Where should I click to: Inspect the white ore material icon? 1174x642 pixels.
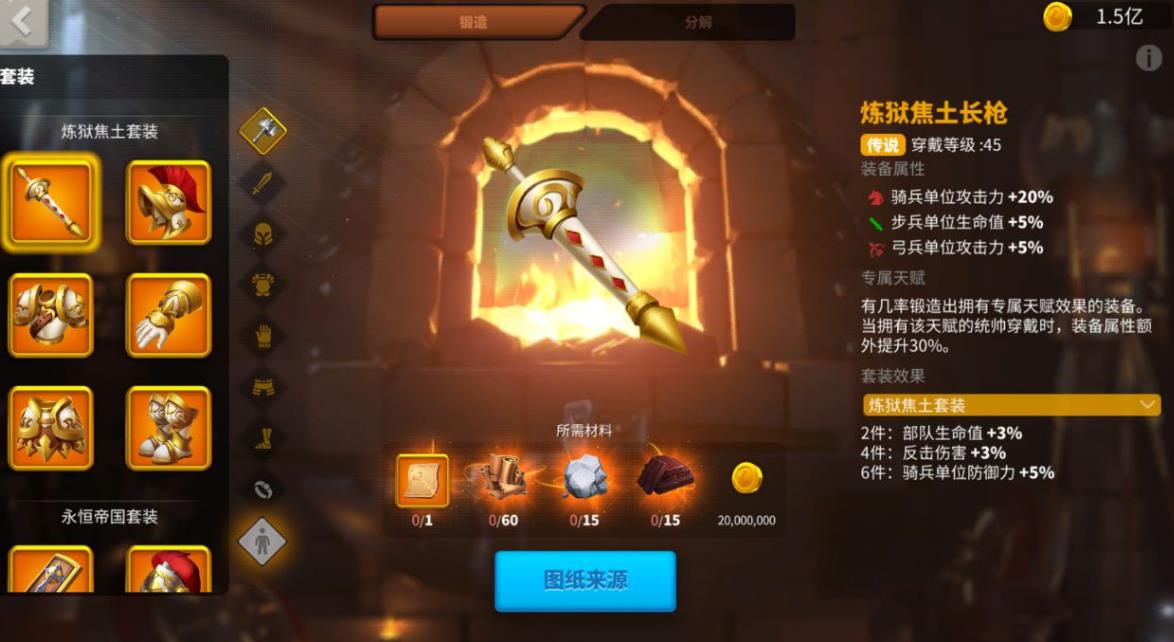pos(585,480)
